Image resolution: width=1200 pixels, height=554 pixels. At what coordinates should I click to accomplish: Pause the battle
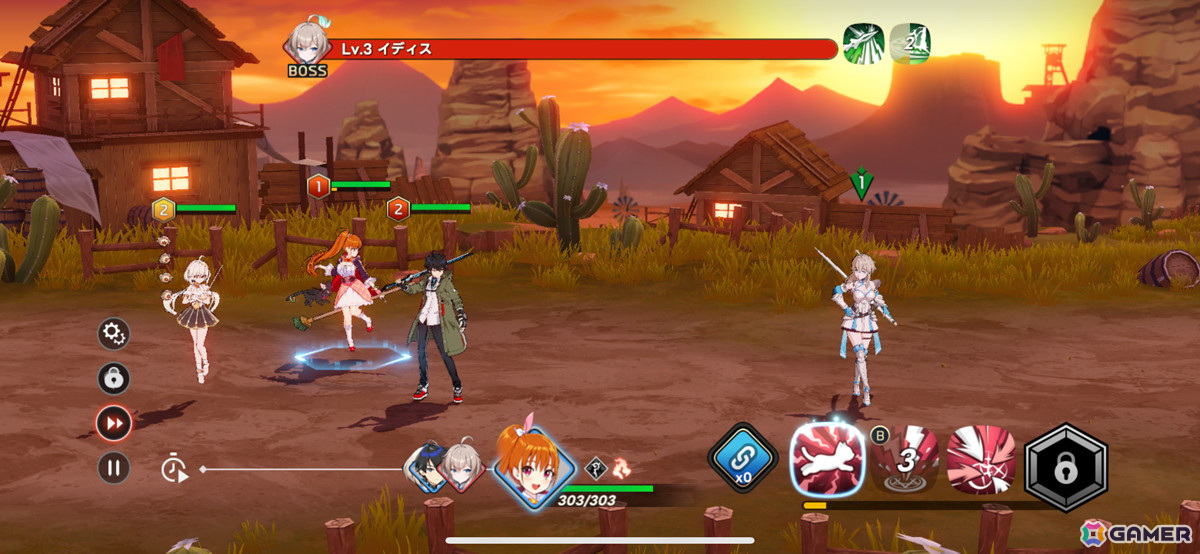coord(113,467)
